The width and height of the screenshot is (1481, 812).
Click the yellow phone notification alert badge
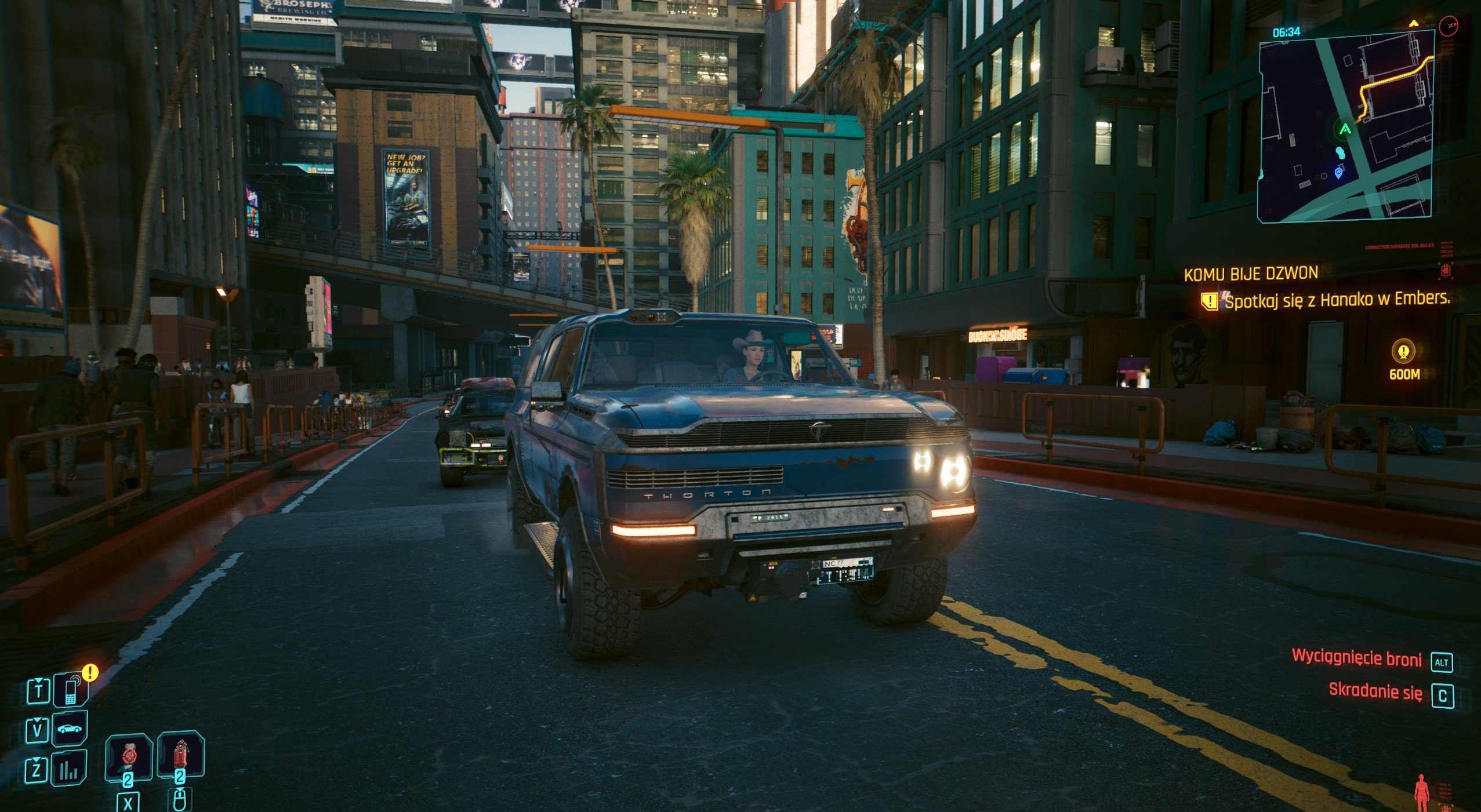click(x=90, y=673)
